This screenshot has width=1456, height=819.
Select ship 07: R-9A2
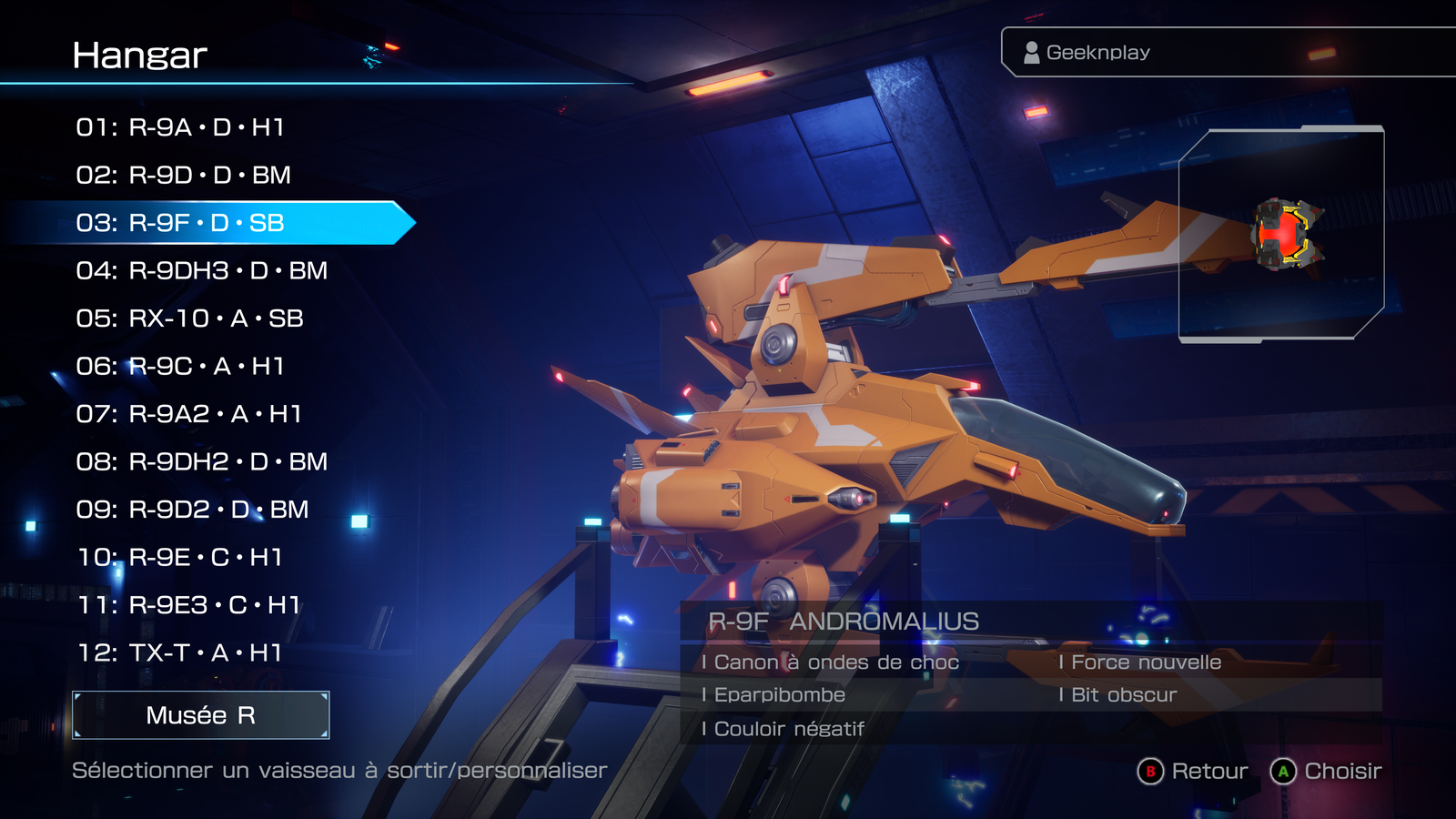(x=188, y=414)
